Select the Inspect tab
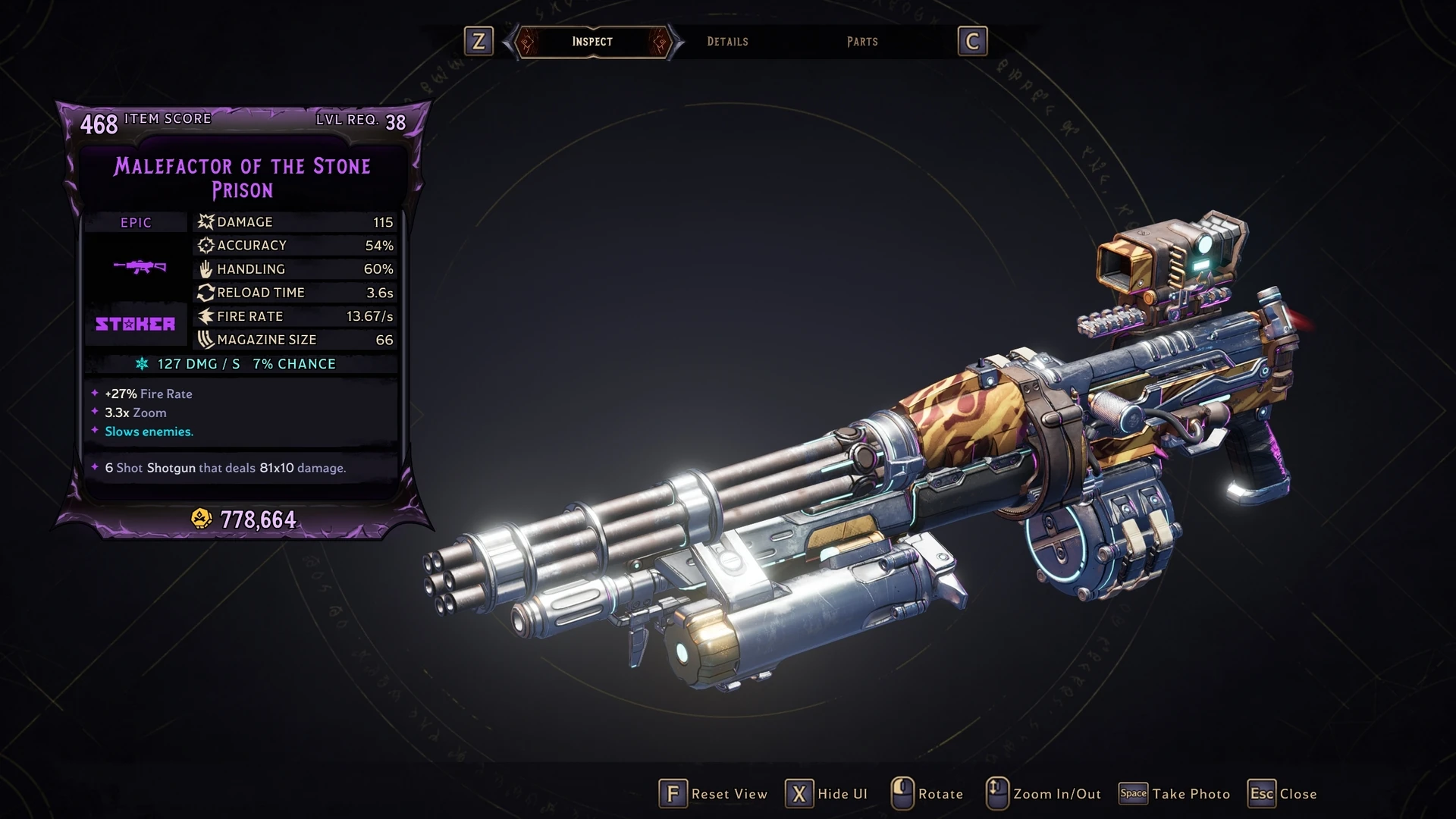 click(592, 42)
